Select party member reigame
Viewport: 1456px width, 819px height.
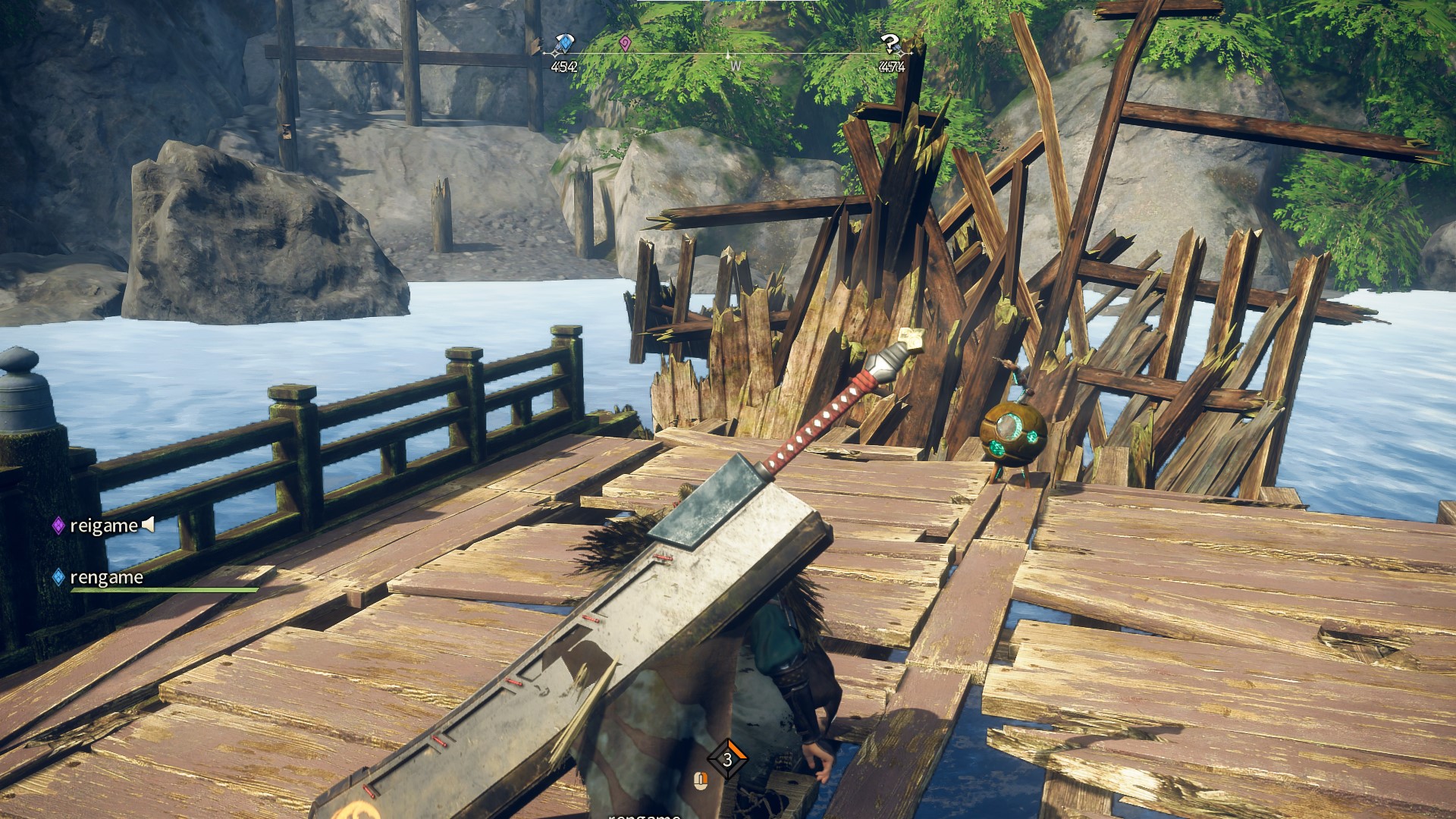pos(103,526)
